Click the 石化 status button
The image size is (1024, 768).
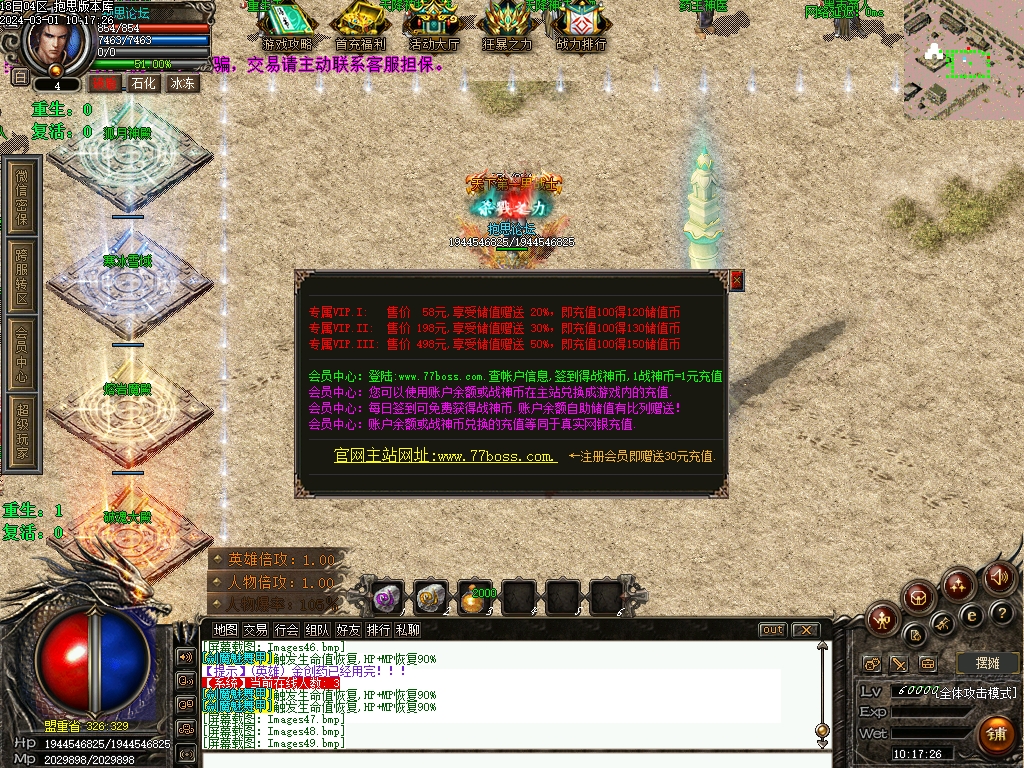[x=144, y=84]
